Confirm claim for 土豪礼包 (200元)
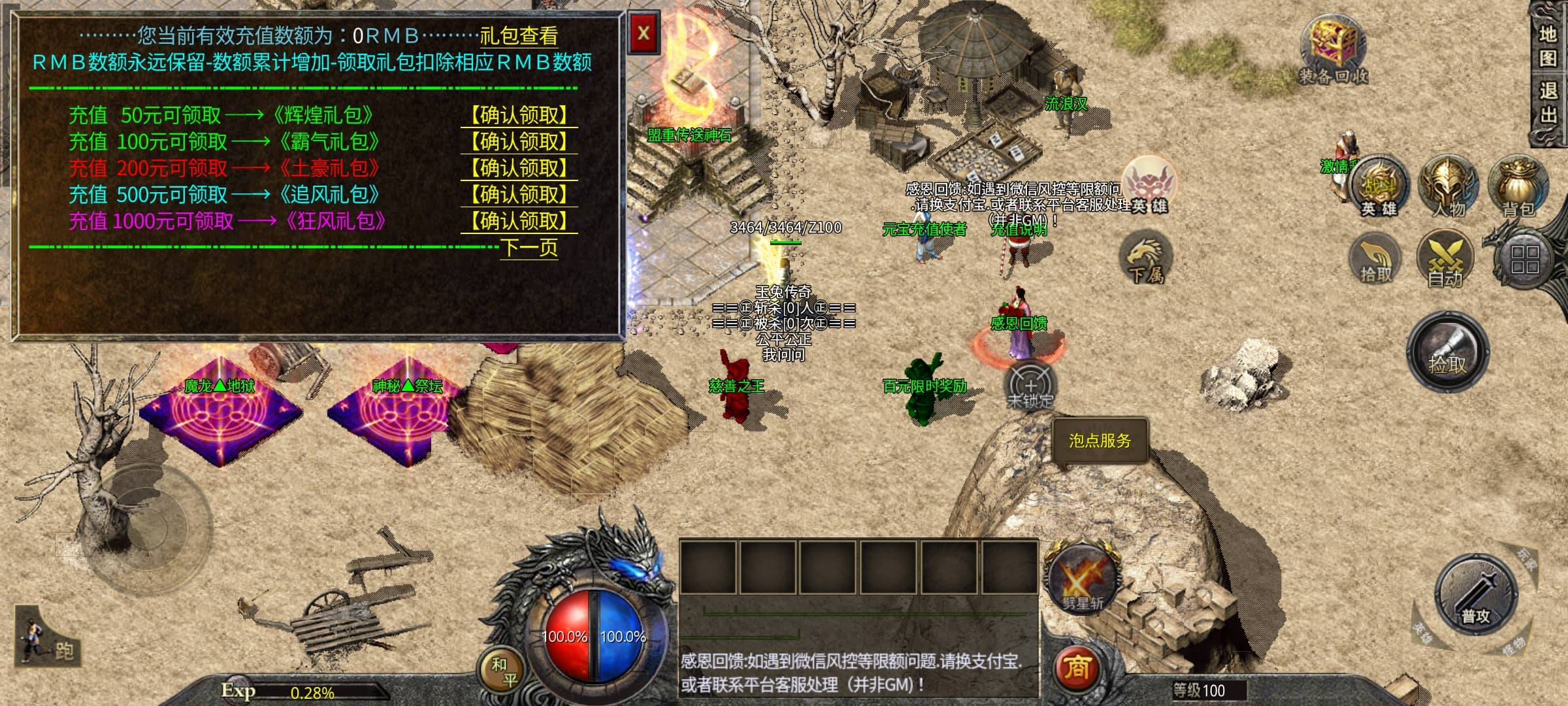Viewport: 1568px width, 706px height. (x=519, y=169)
